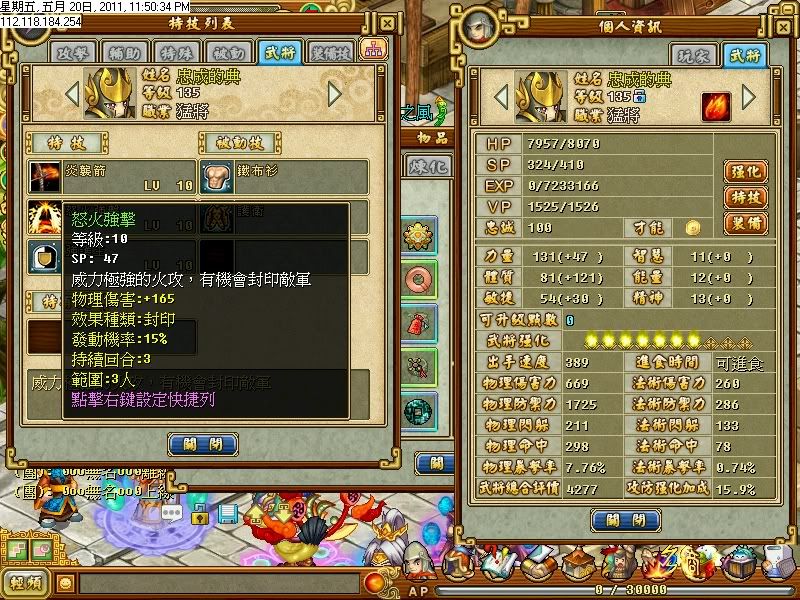Open 特技 from the info panel
The image size is (800, 600).
tap(743, 197)
